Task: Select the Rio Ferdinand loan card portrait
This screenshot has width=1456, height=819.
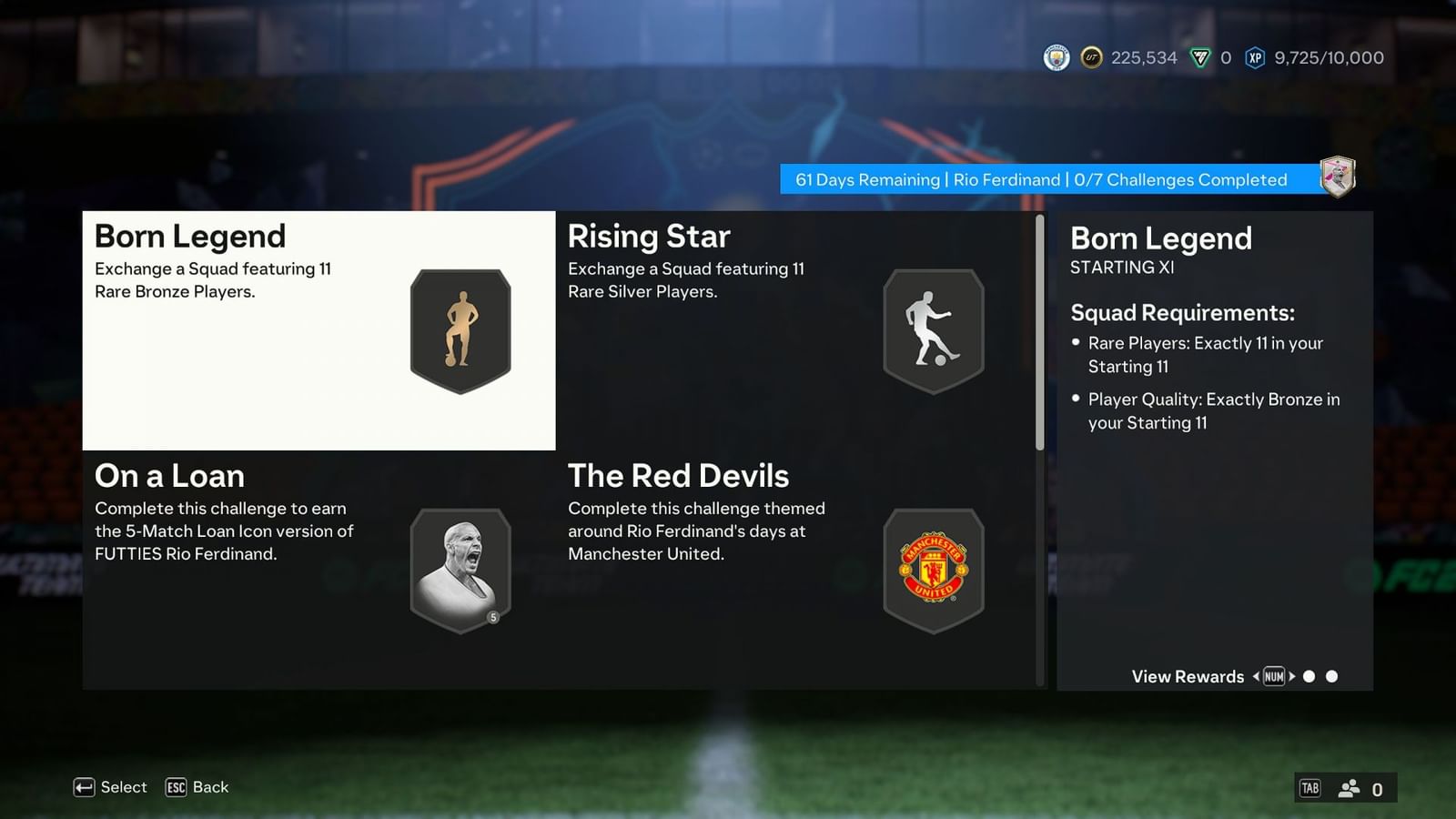Action: [x=460, y=569]
